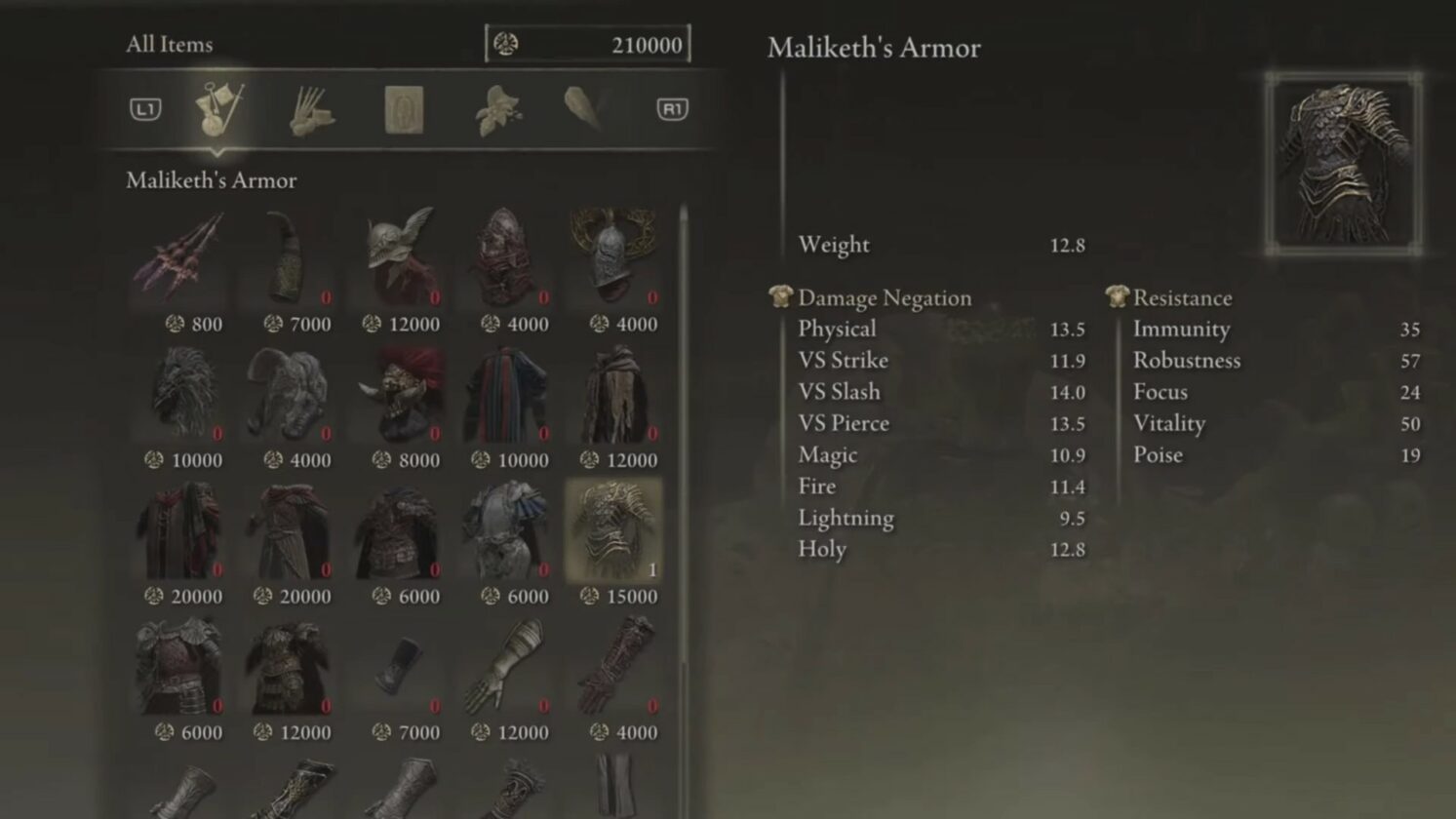Select the striped red-and-blue robe costing 10000

(507, 394)
